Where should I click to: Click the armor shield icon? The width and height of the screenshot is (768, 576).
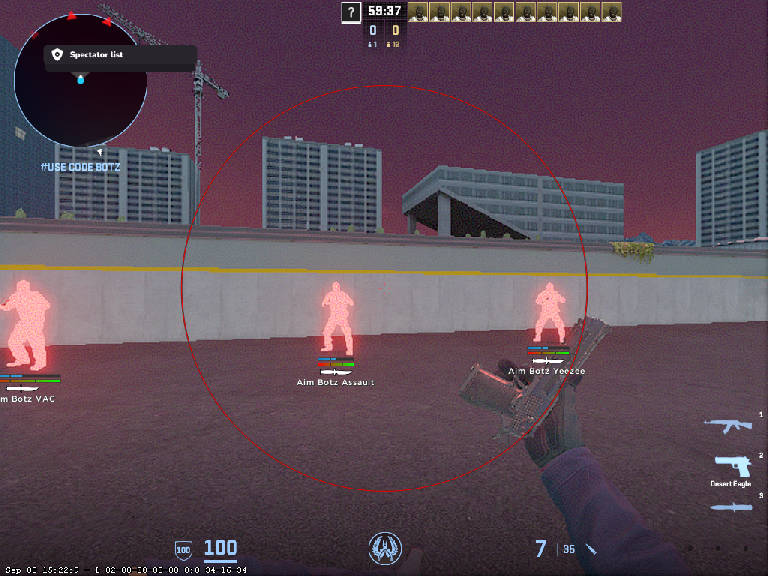coord(183,548)
